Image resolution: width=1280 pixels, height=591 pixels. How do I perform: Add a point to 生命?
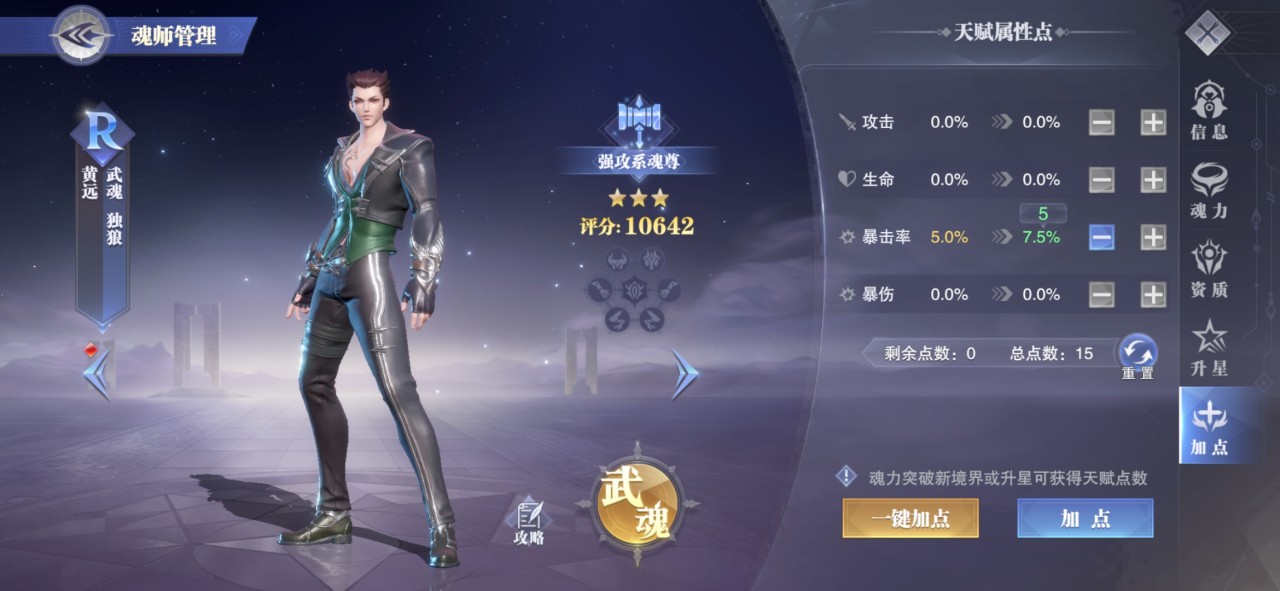(x=1153, y=180)
